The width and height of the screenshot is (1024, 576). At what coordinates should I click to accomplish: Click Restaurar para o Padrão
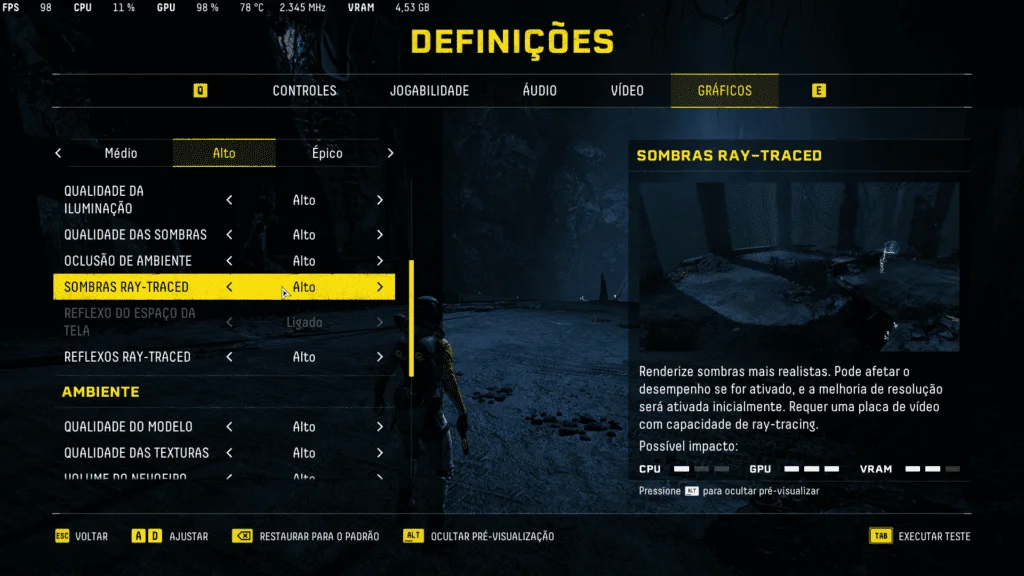tap(306, 537)
